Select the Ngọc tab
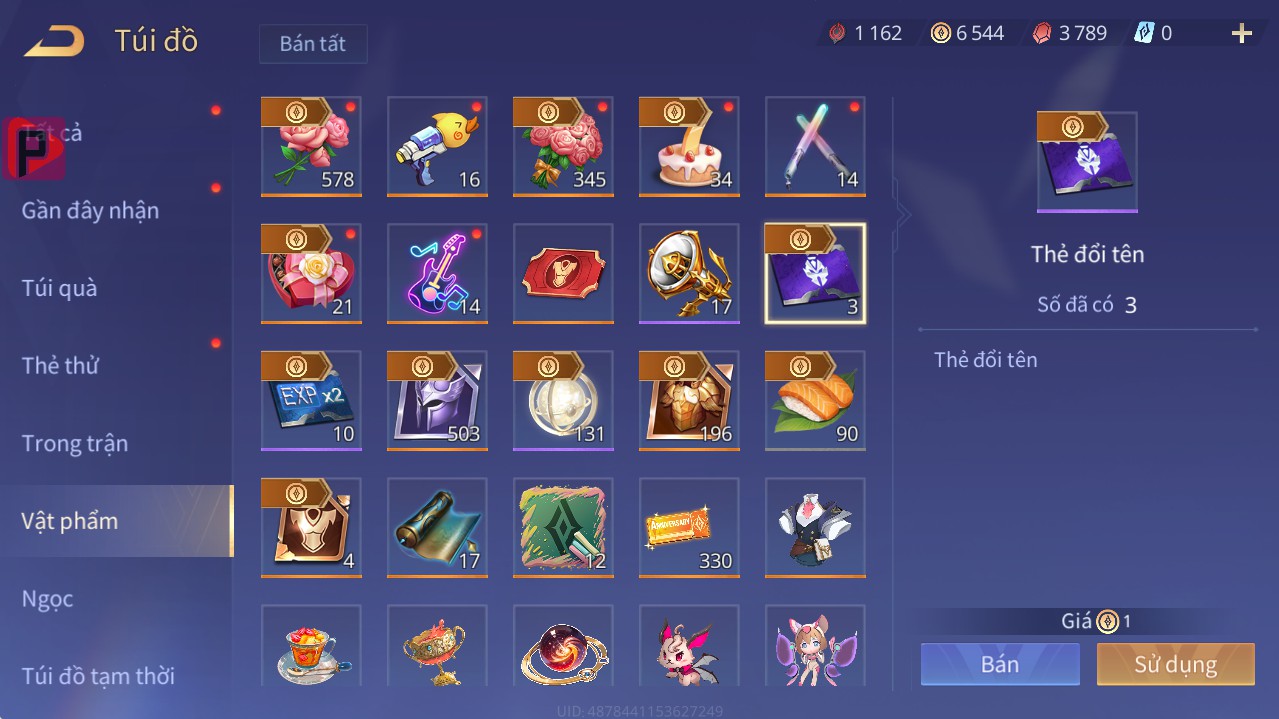Image resolution: width=1279 pixels, height=719 pixels. pos(48,598)
